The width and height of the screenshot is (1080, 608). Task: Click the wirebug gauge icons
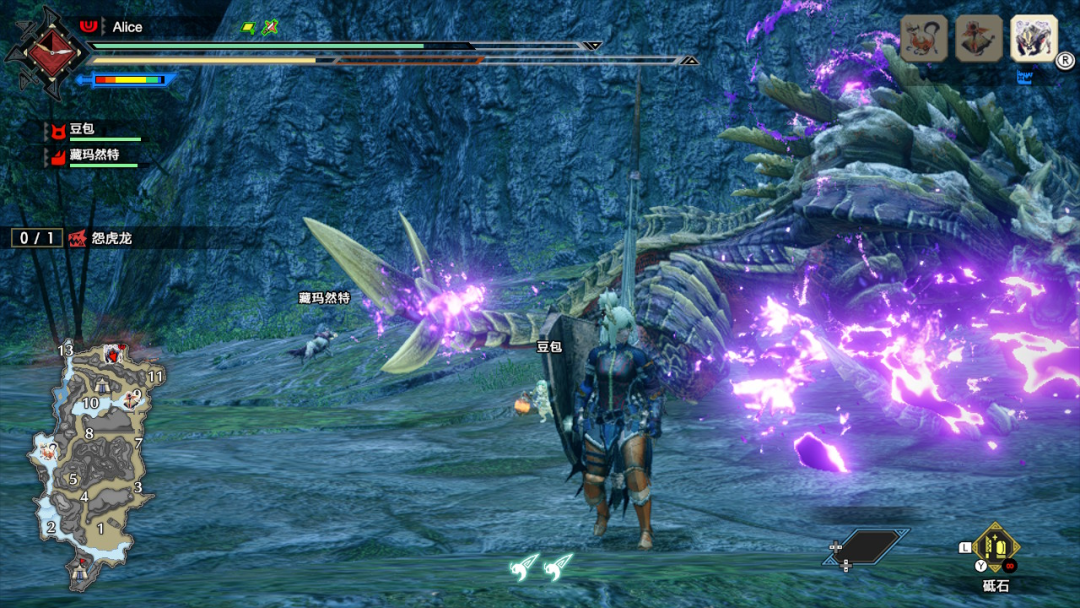(540, 567)
